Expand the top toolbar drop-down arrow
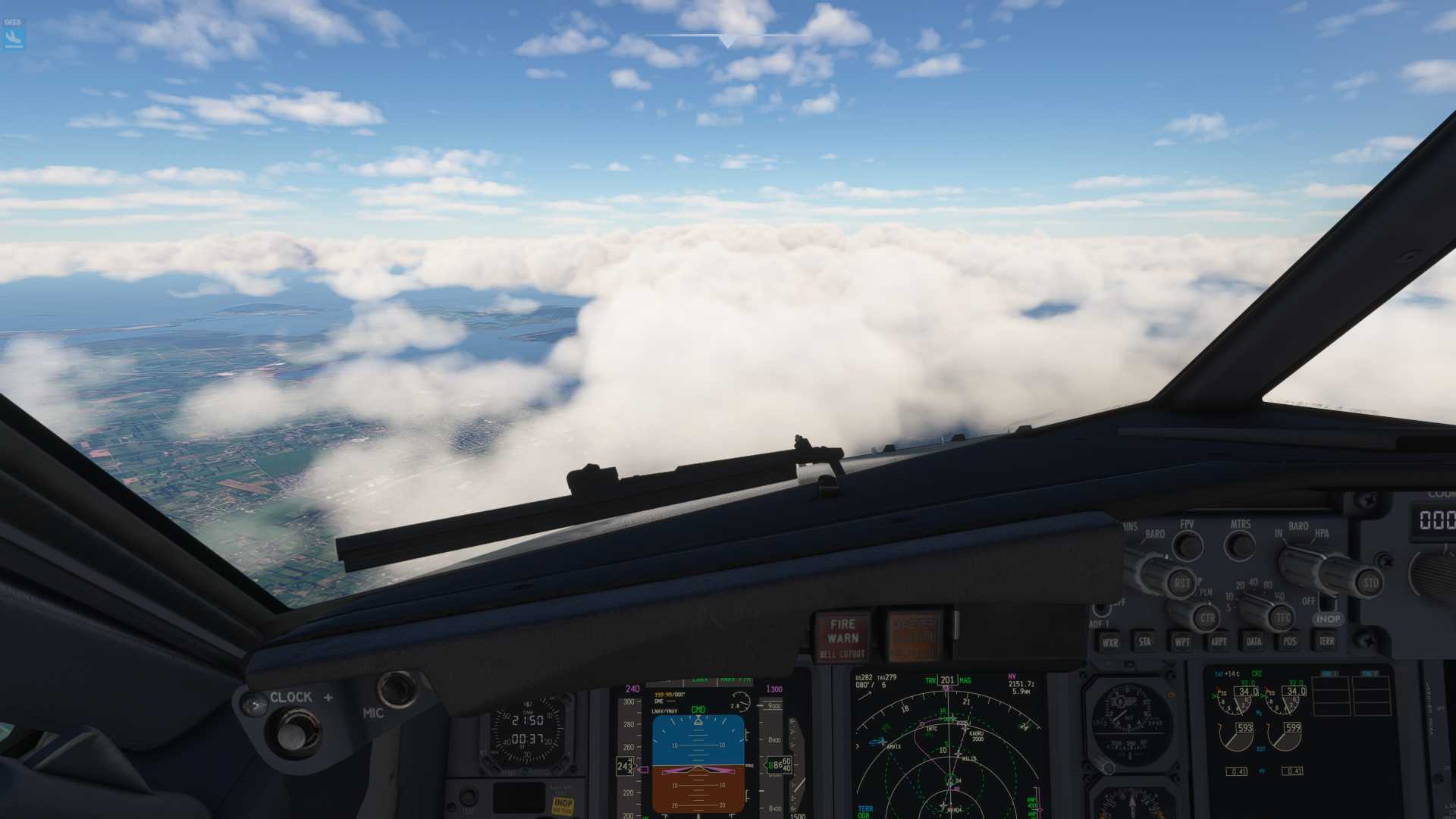The height and width of the screenshot is (819, 1456). 728,41
